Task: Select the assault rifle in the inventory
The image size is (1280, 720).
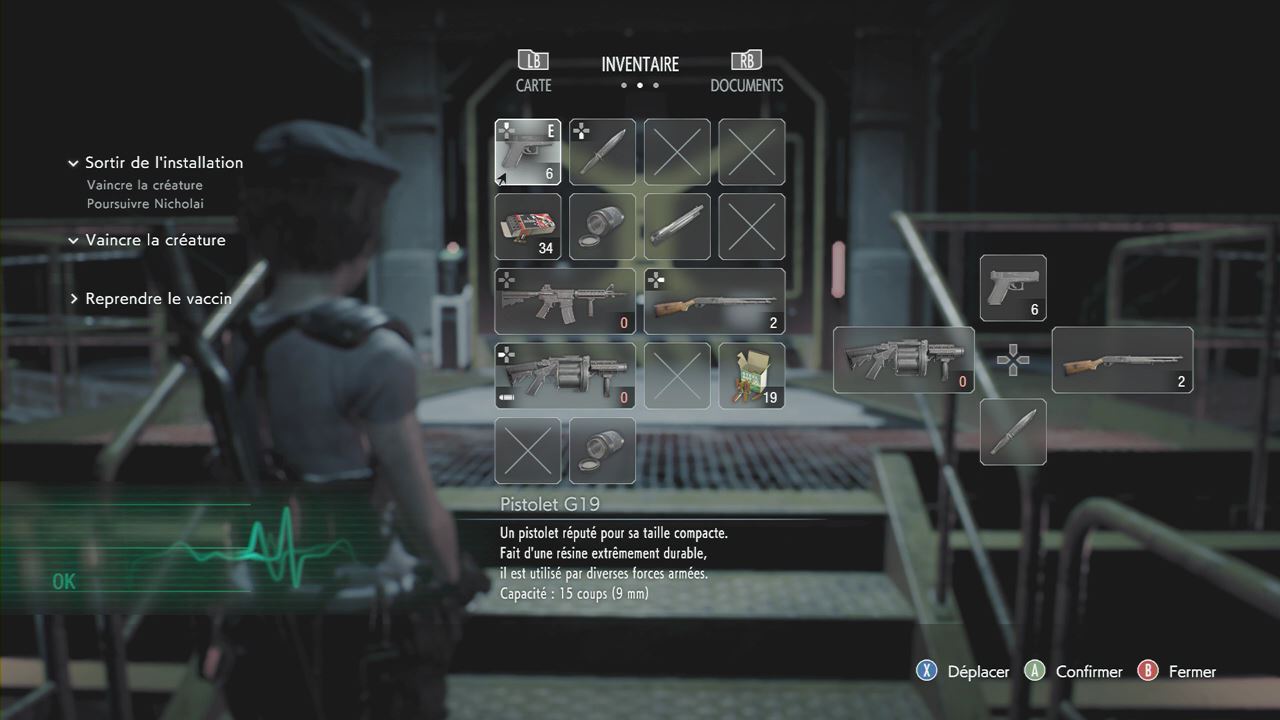Action: click(565, 301)
